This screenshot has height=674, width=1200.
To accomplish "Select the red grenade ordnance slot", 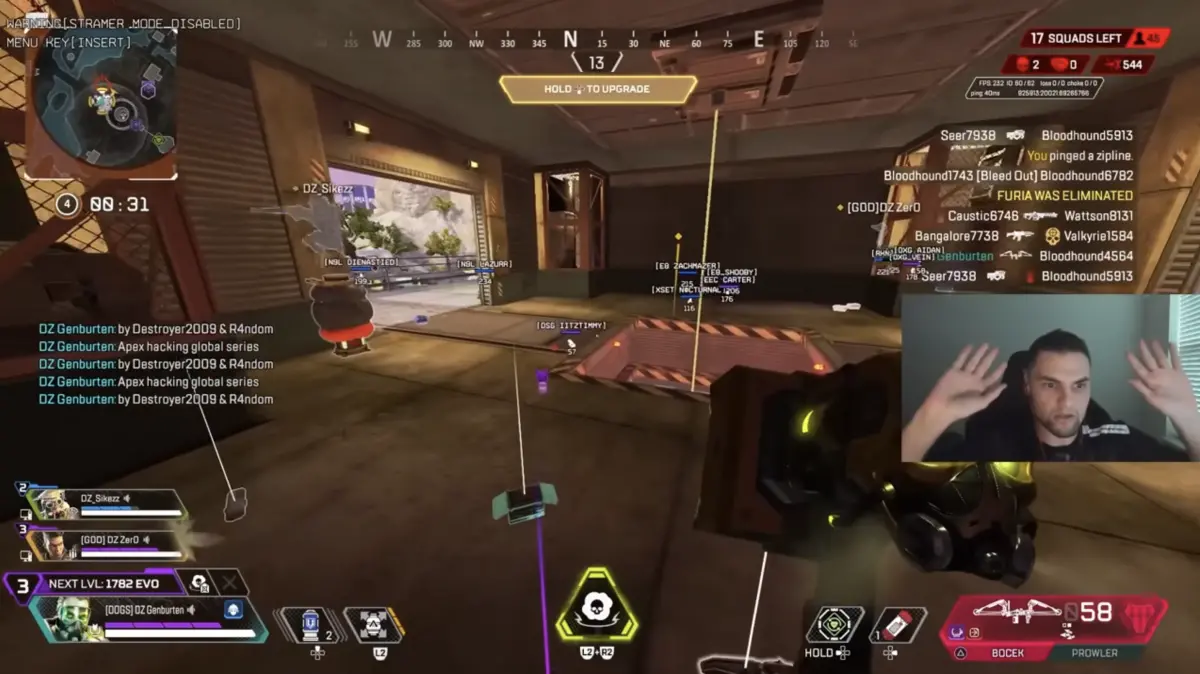I will pos(897,624).
